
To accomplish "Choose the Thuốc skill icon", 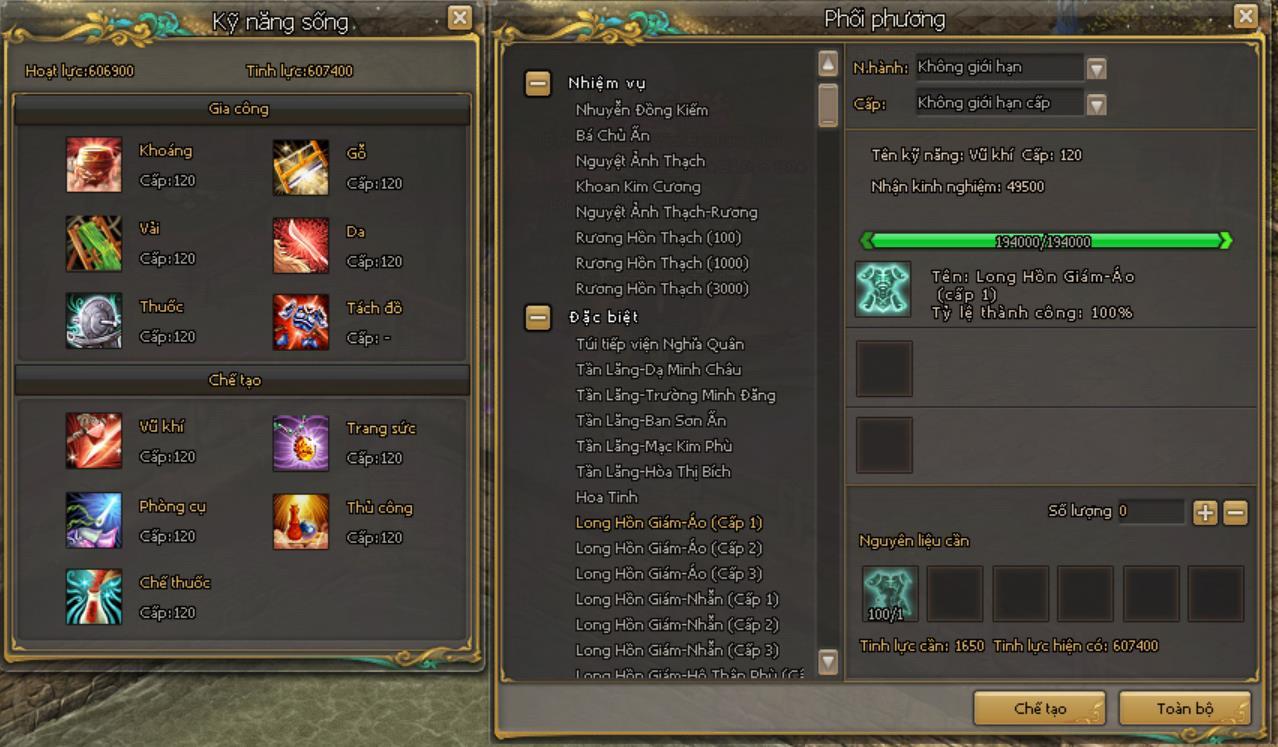I will click(94, 320).
